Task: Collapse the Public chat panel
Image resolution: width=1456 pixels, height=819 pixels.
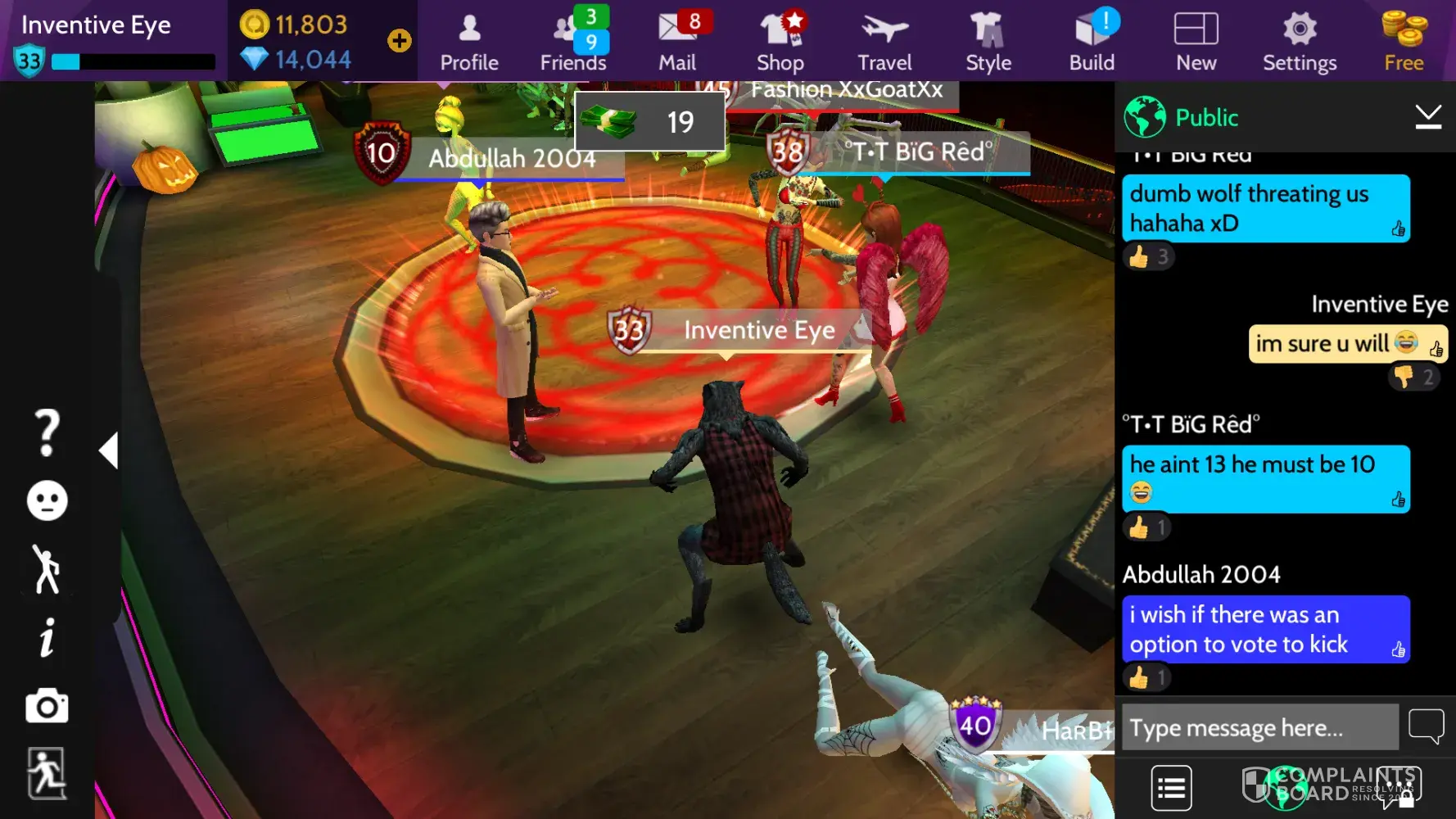Action: [x=1428, y=118]
